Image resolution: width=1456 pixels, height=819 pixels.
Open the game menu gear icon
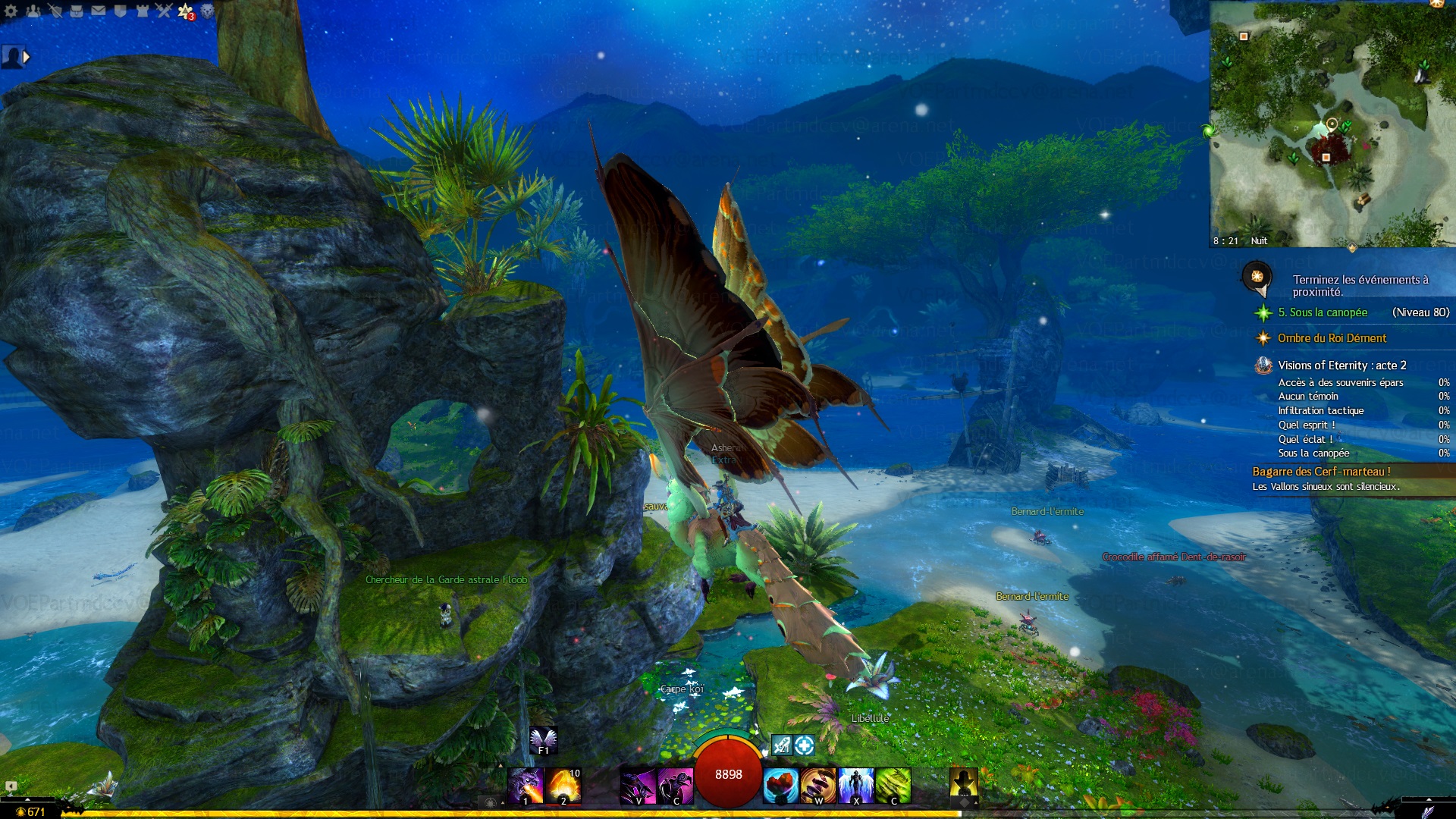11,11
